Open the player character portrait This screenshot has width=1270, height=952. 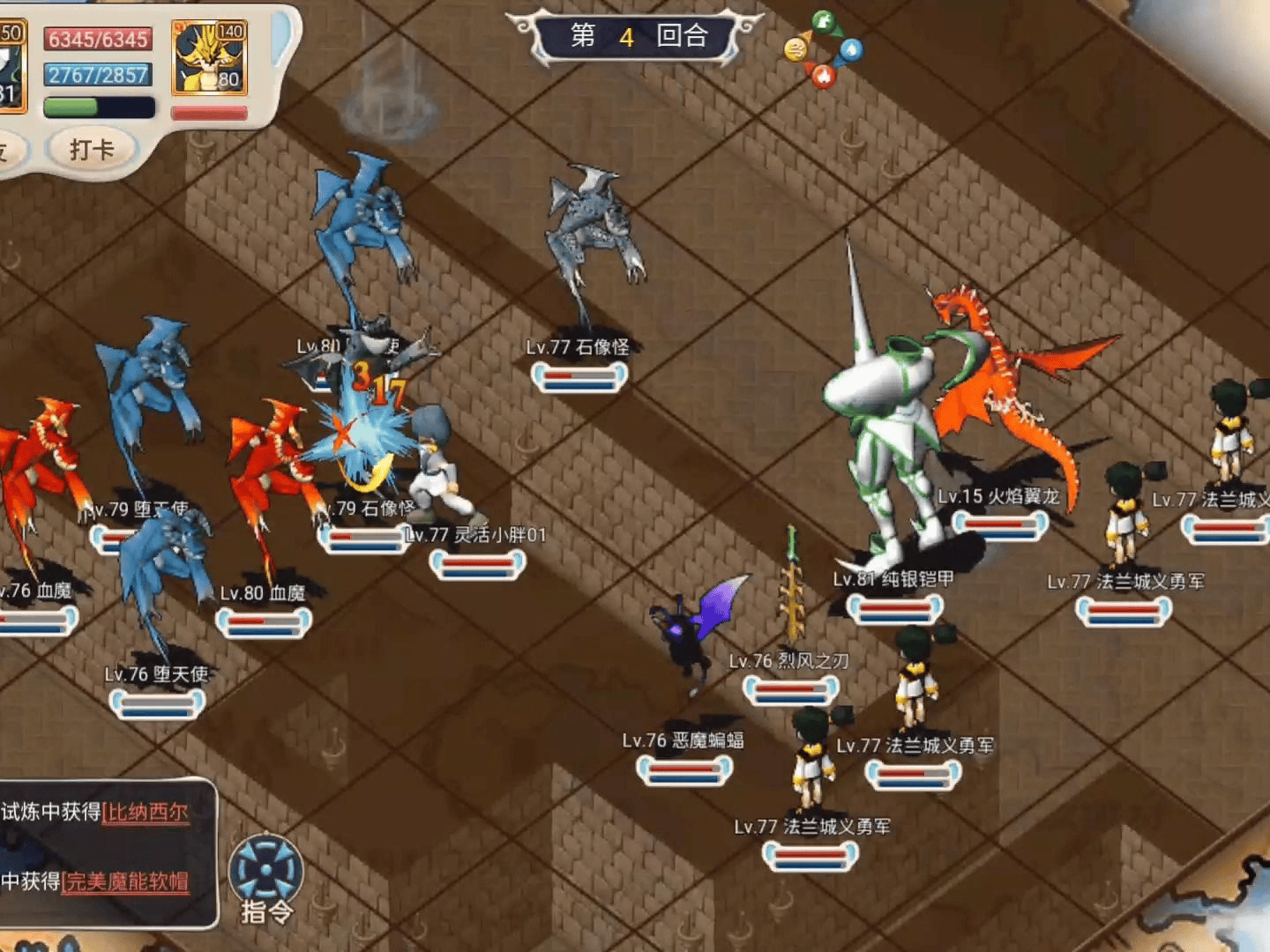pyautogui.click(x=12, y=68)
